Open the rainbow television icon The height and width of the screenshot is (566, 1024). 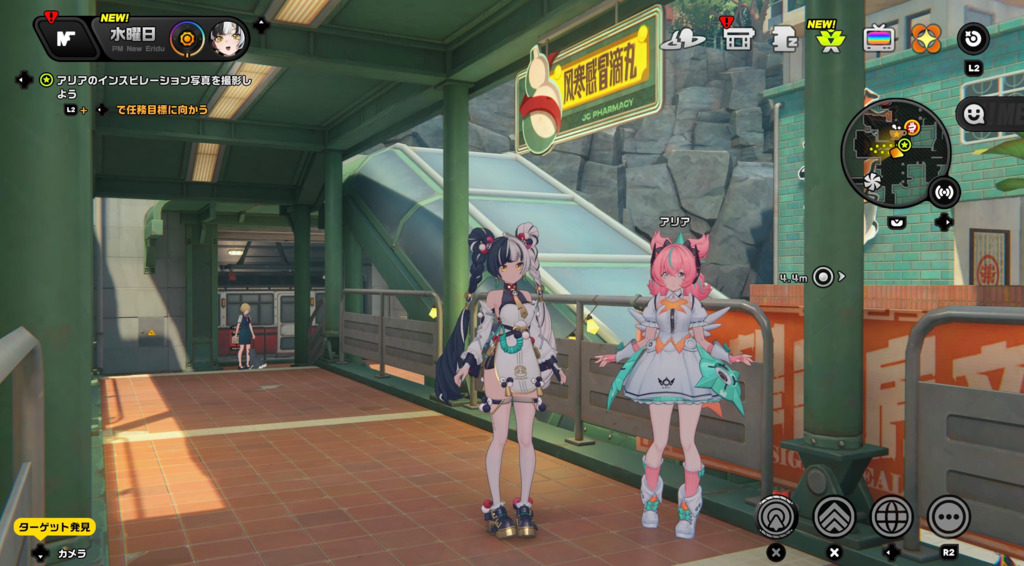coord(879,39)
